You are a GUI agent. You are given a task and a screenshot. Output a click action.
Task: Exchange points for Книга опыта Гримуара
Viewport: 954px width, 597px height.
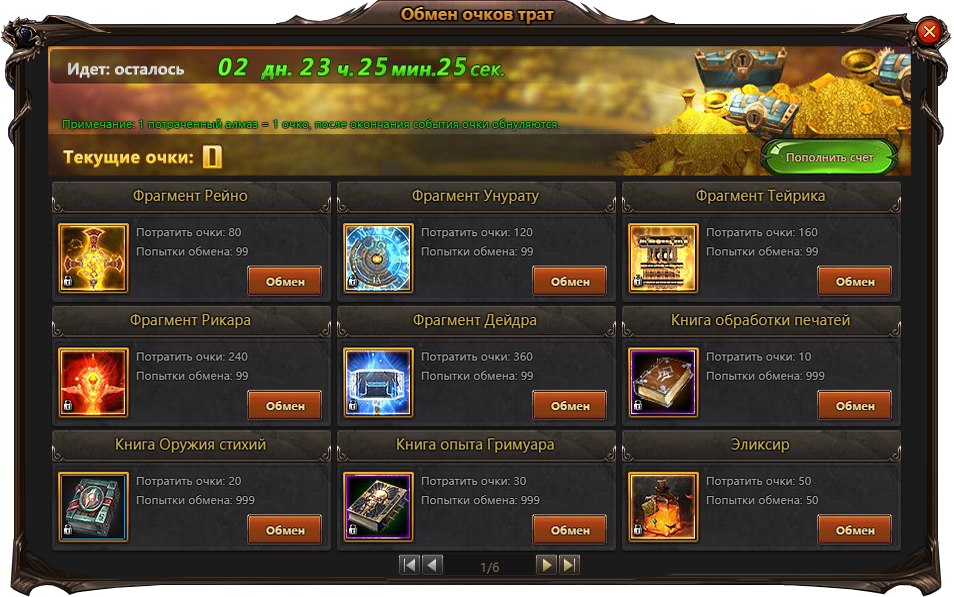tap(570, 530)
